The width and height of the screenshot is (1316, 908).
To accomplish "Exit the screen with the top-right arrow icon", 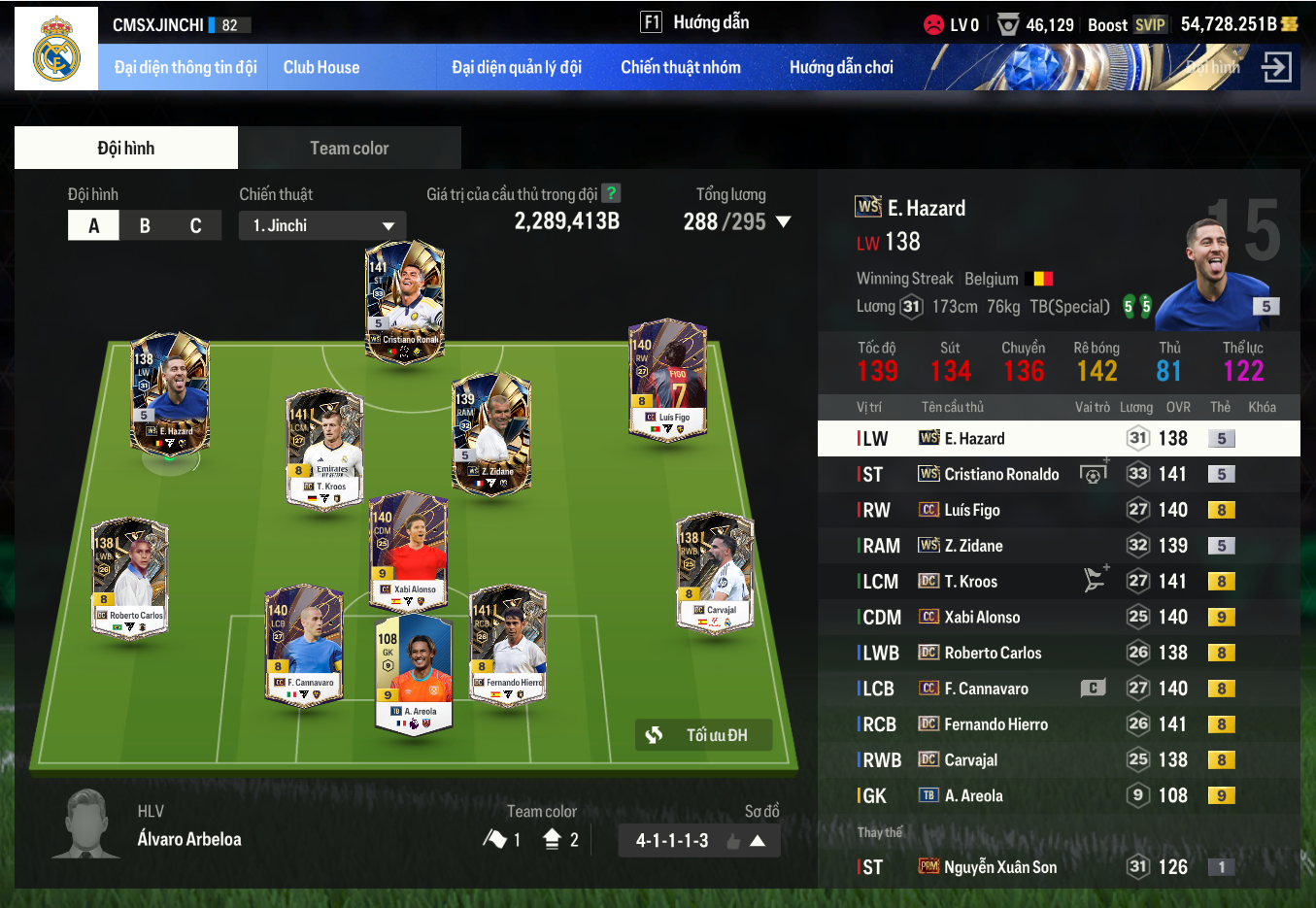I will coord(1276,67).
